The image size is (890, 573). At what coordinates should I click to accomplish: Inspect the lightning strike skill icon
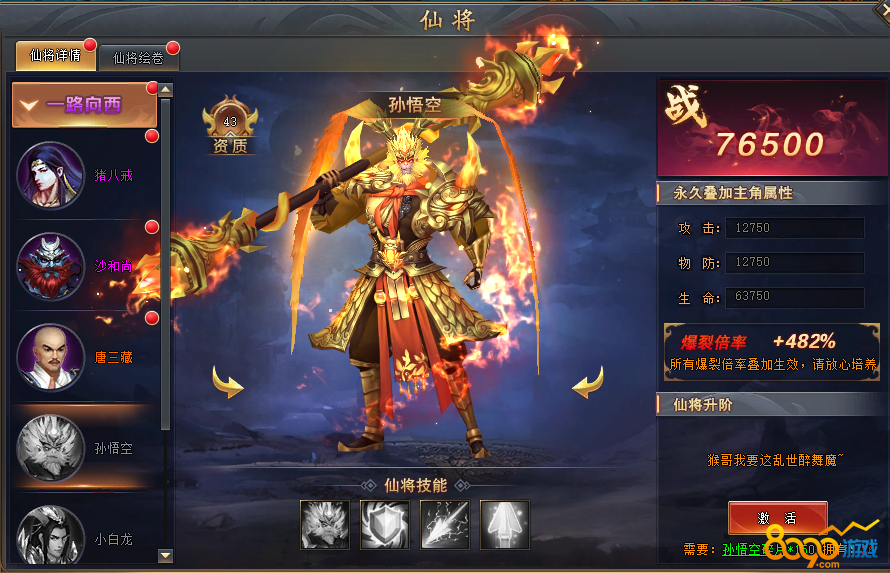click(x=445, y=525)
